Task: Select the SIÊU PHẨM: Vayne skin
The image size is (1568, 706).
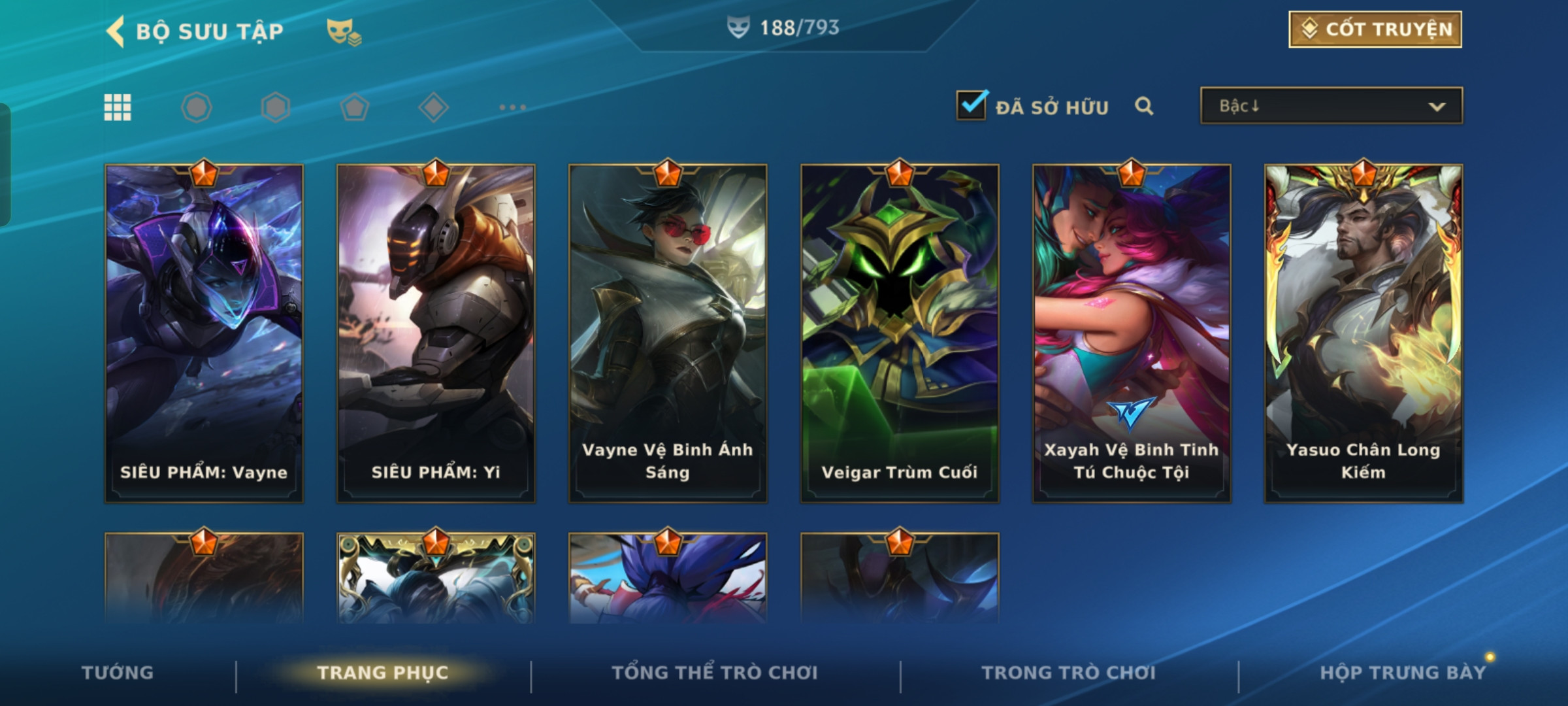Action: point(204,333)
